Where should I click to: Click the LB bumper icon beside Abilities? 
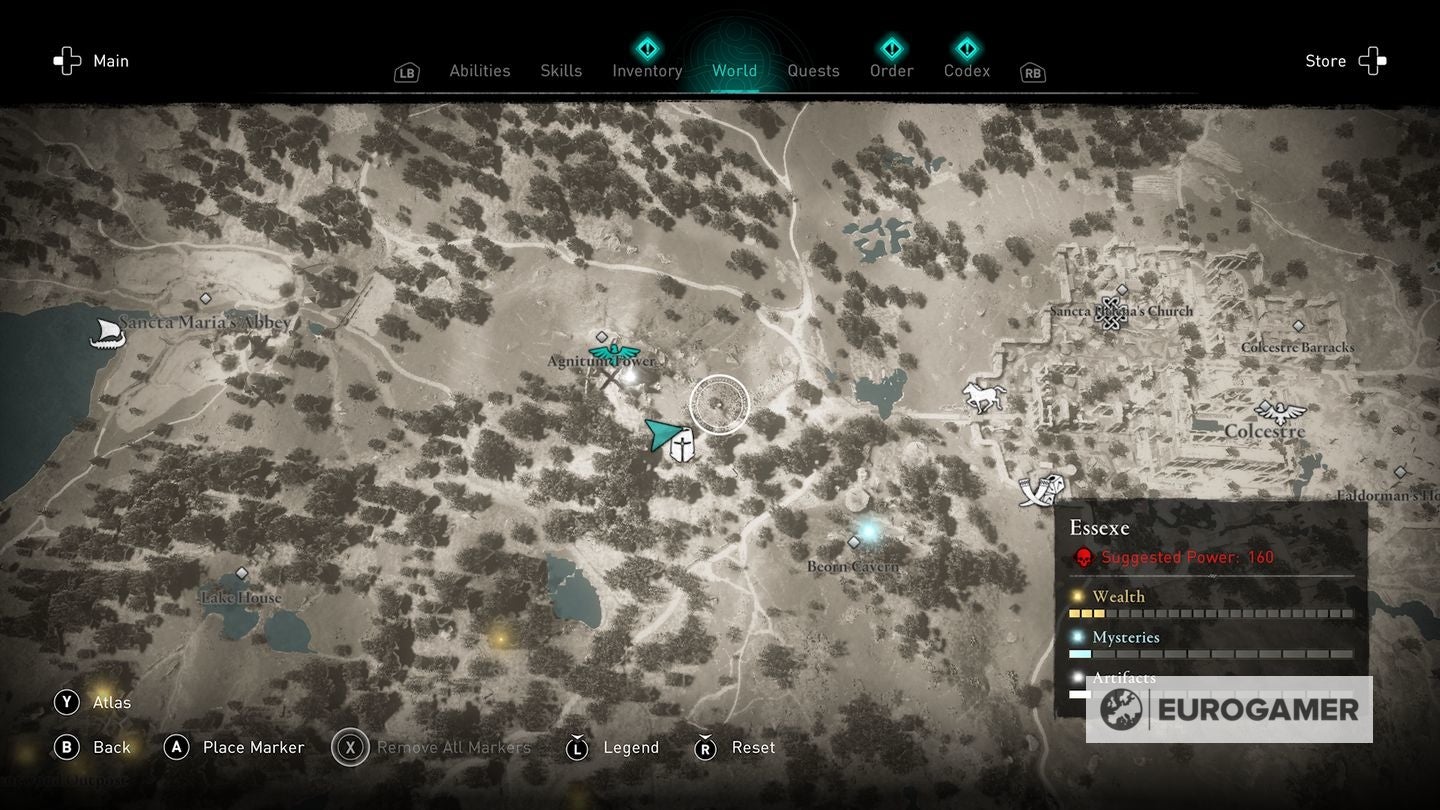406,72
